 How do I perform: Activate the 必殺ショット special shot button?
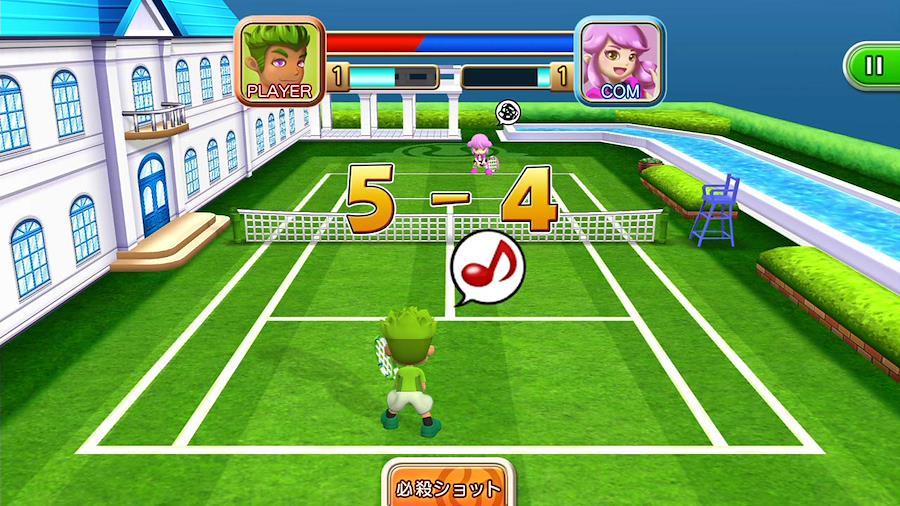(448, 488)
